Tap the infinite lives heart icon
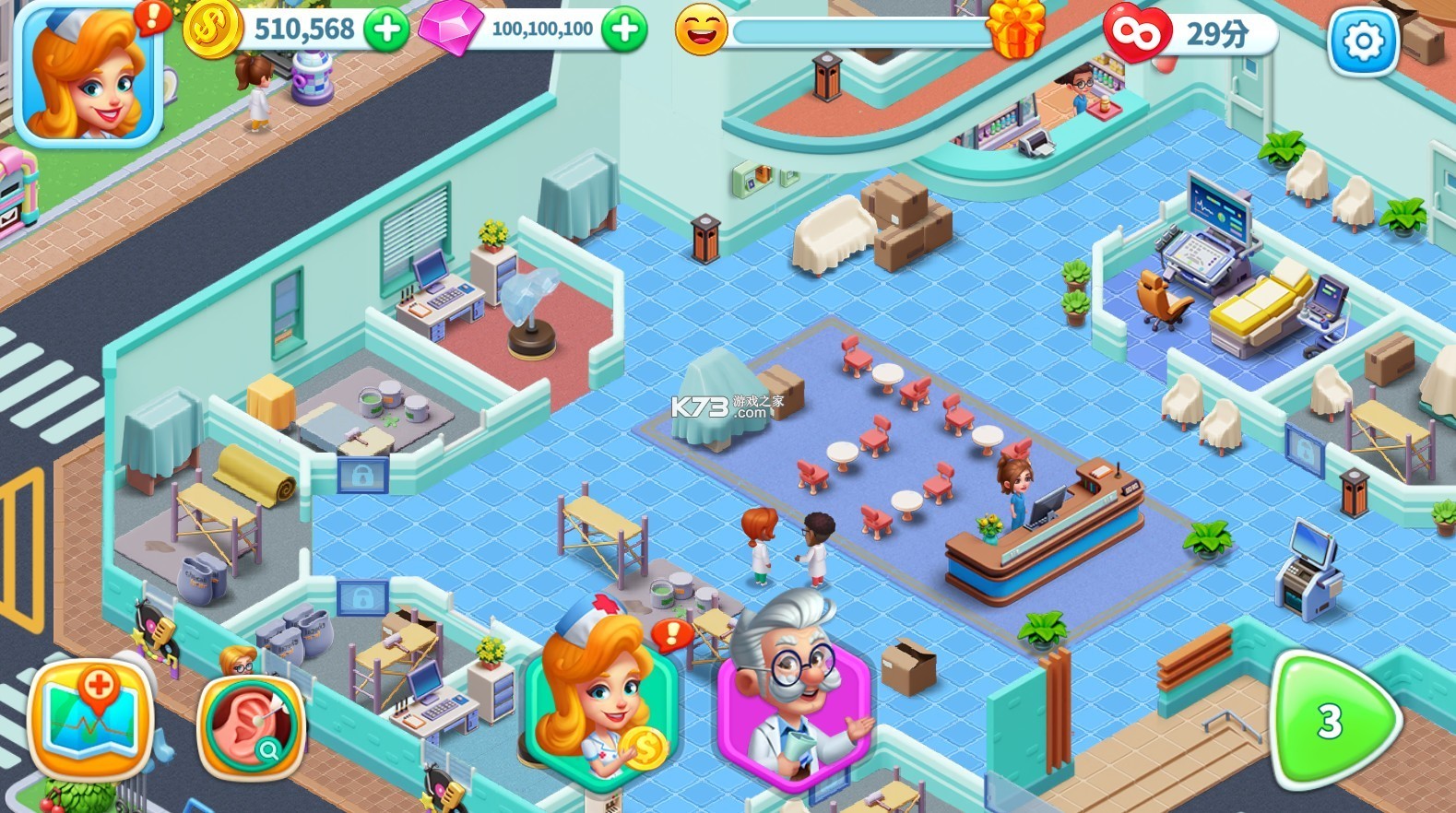Image resolution: width=1456 pixels, height=813 pixels. tap(1136, 34)
